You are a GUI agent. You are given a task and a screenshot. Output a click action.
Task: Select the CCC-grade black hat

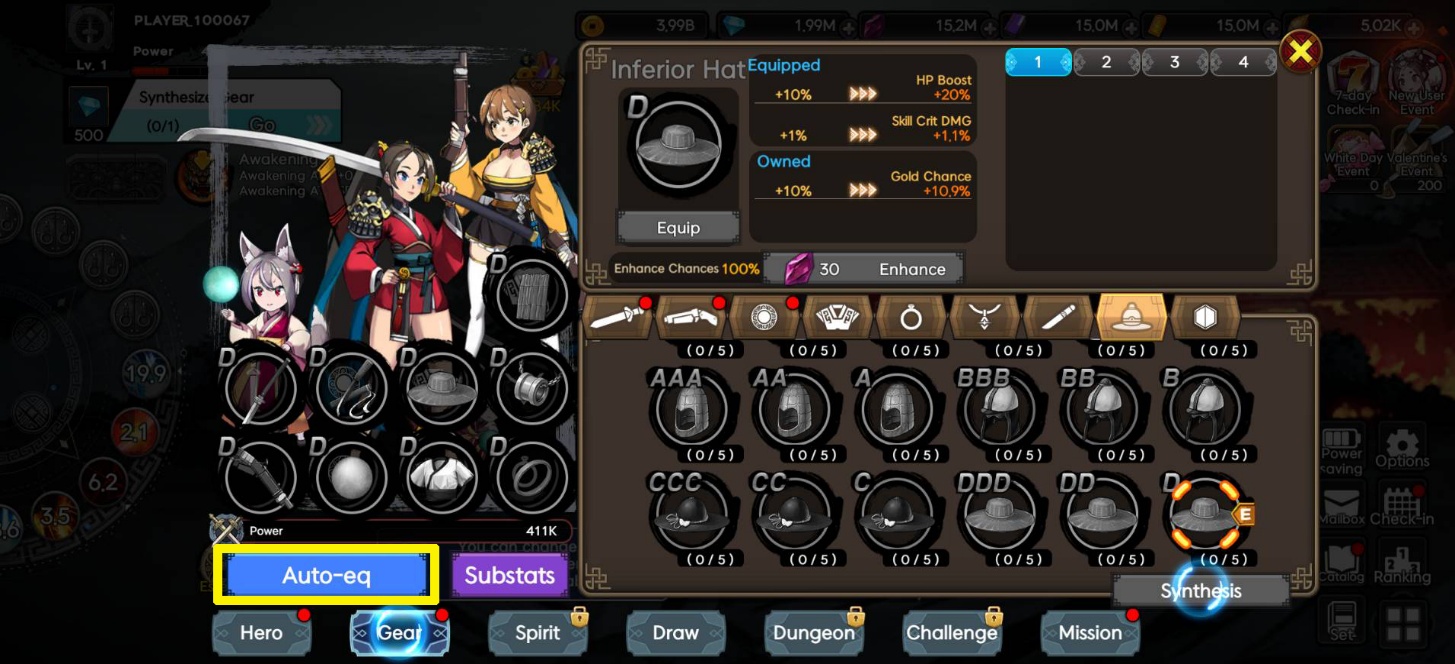pyautogui.click(x=689, y=514)
